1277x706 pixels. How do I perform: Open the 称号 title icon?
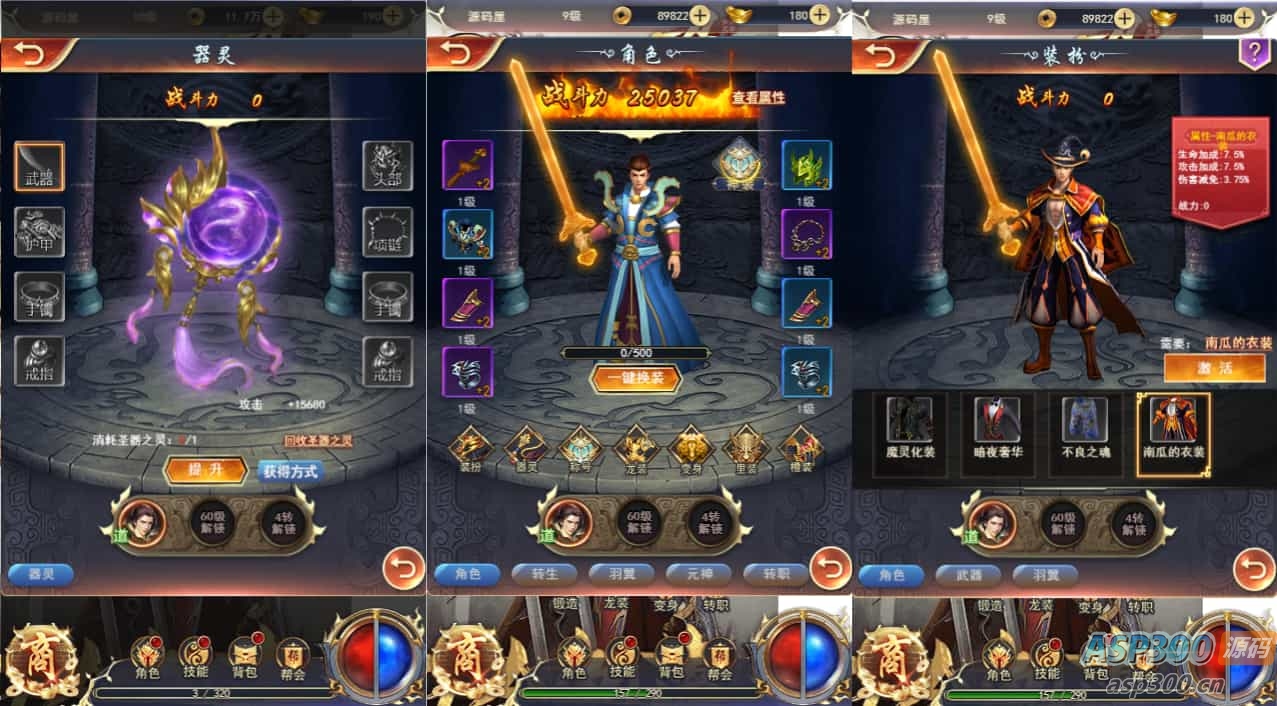[579, 449]
